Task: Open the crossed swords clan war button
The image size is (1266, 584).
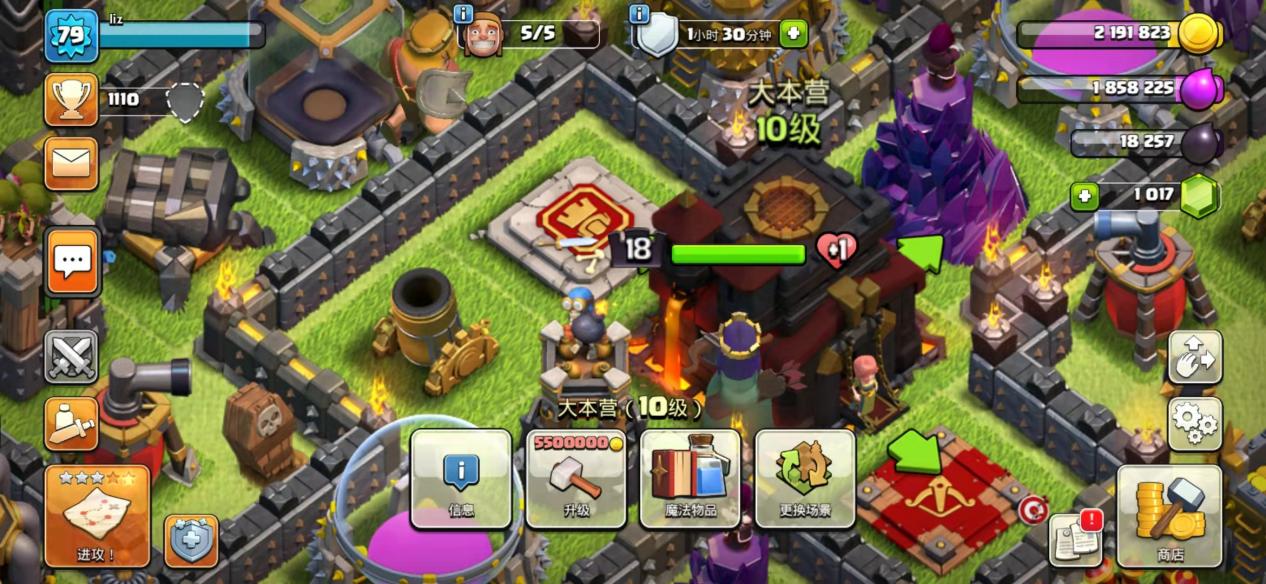Action: [72, 357]
